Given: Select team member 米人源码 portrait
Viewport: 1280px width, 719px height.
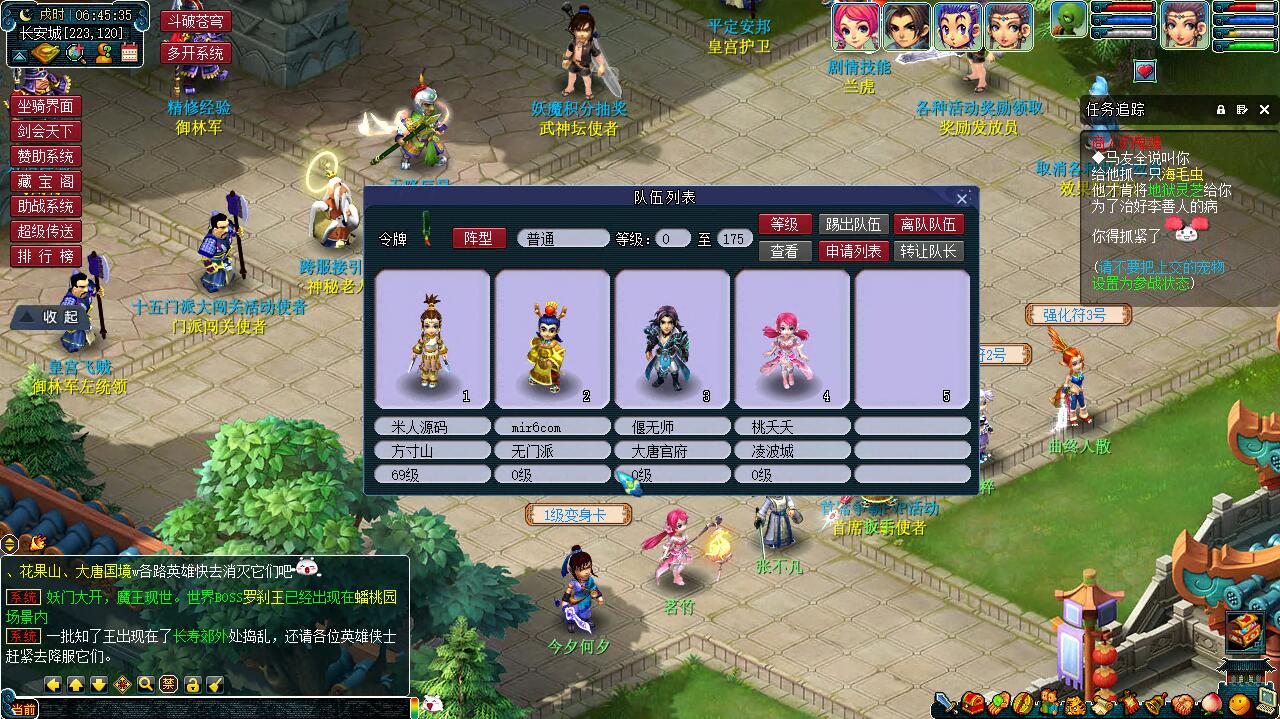Looking at the screenshot, I should 432,339.
